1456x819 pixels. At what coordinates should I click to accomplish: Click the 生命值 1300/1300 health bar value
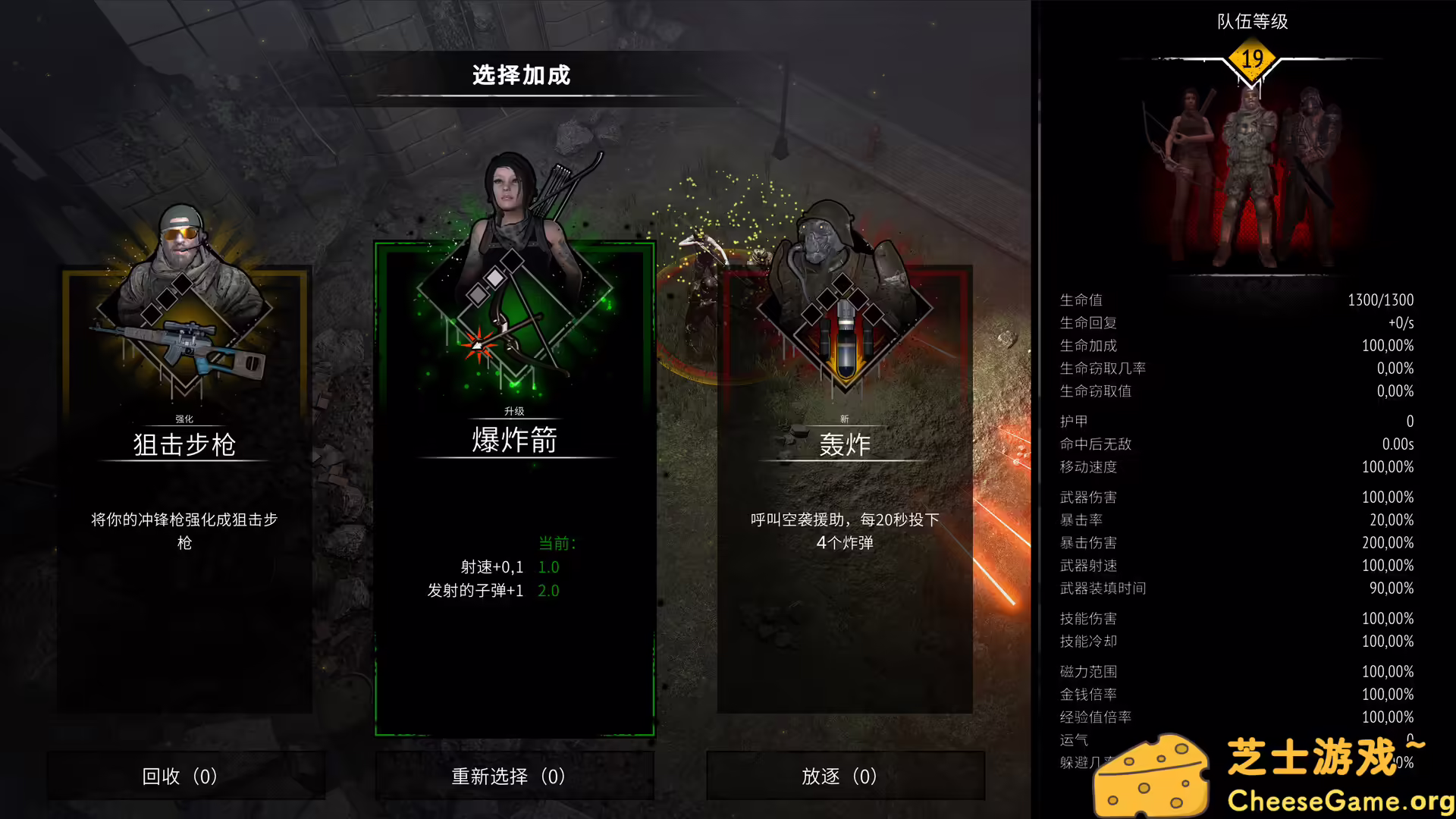(1380, 300)
